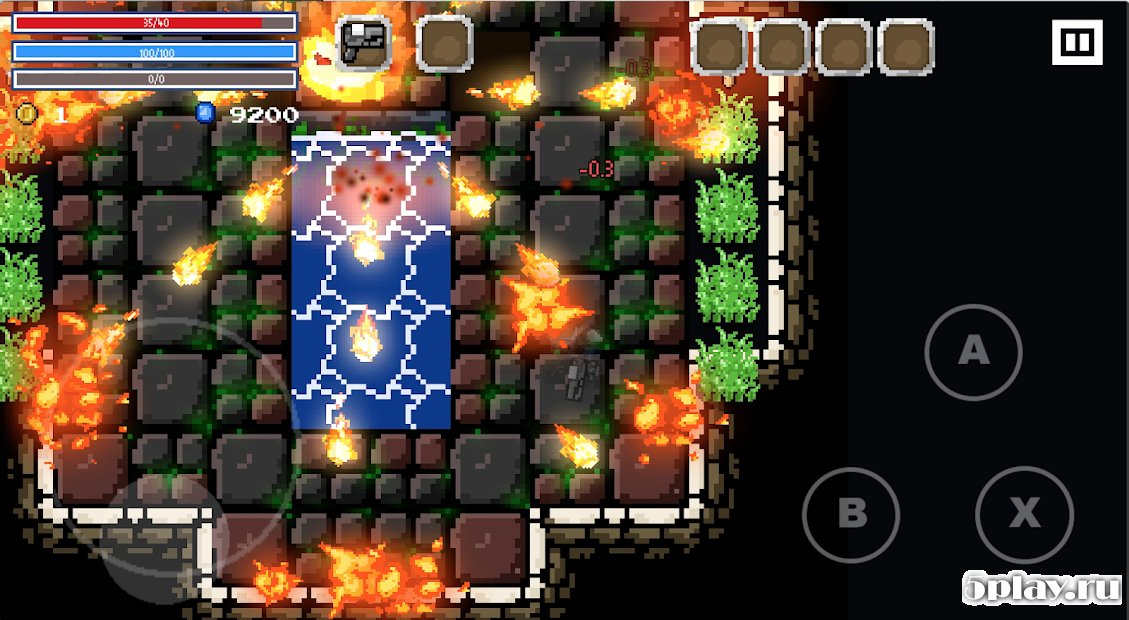The height and width of the screenshot is (620, 1129).
Task: Tap the A action button
Action: pyautogui.click(x=973, y=352)
